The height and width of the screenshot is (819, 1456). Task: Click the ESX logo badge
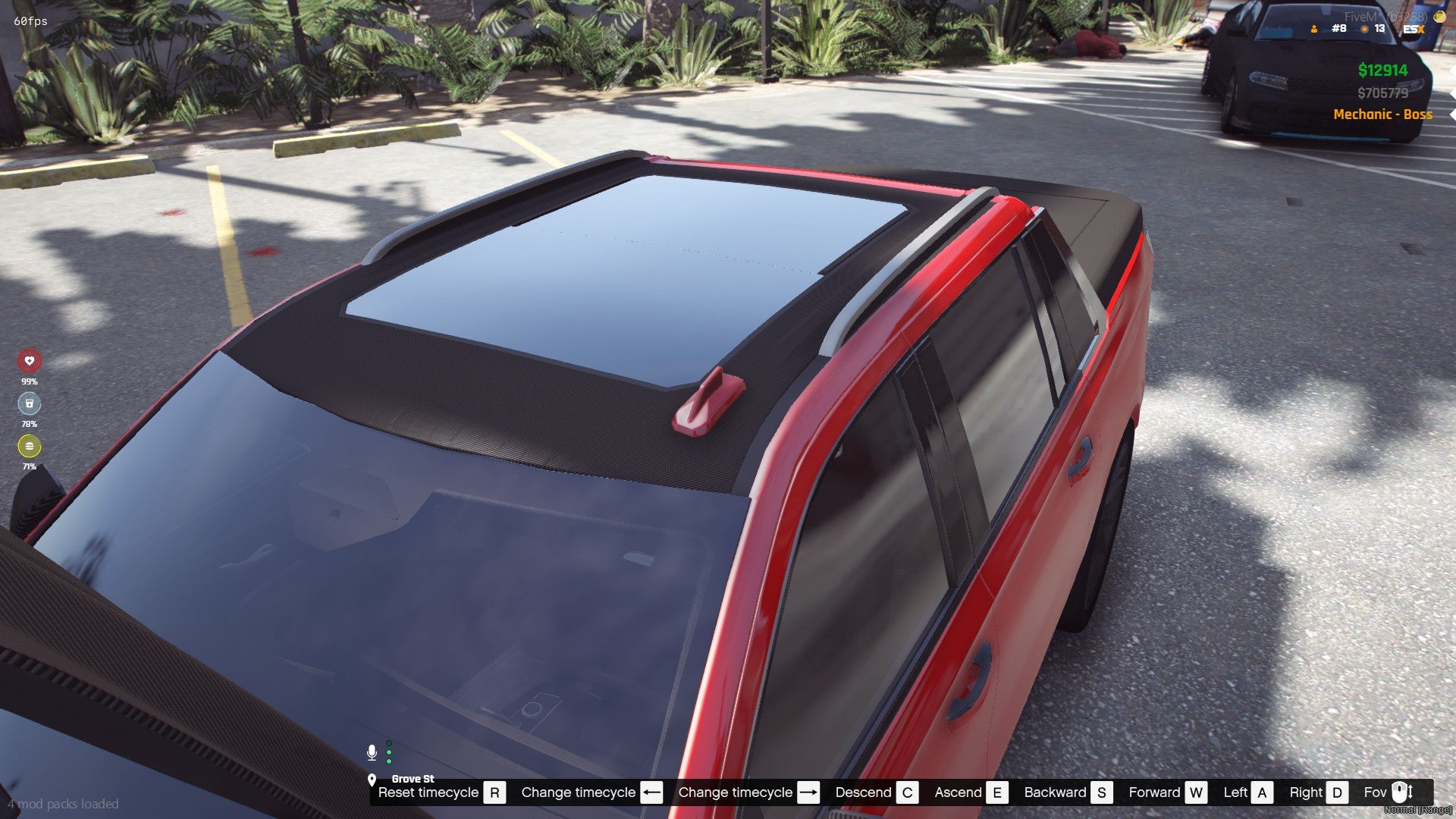click(x=1414, y=29)
